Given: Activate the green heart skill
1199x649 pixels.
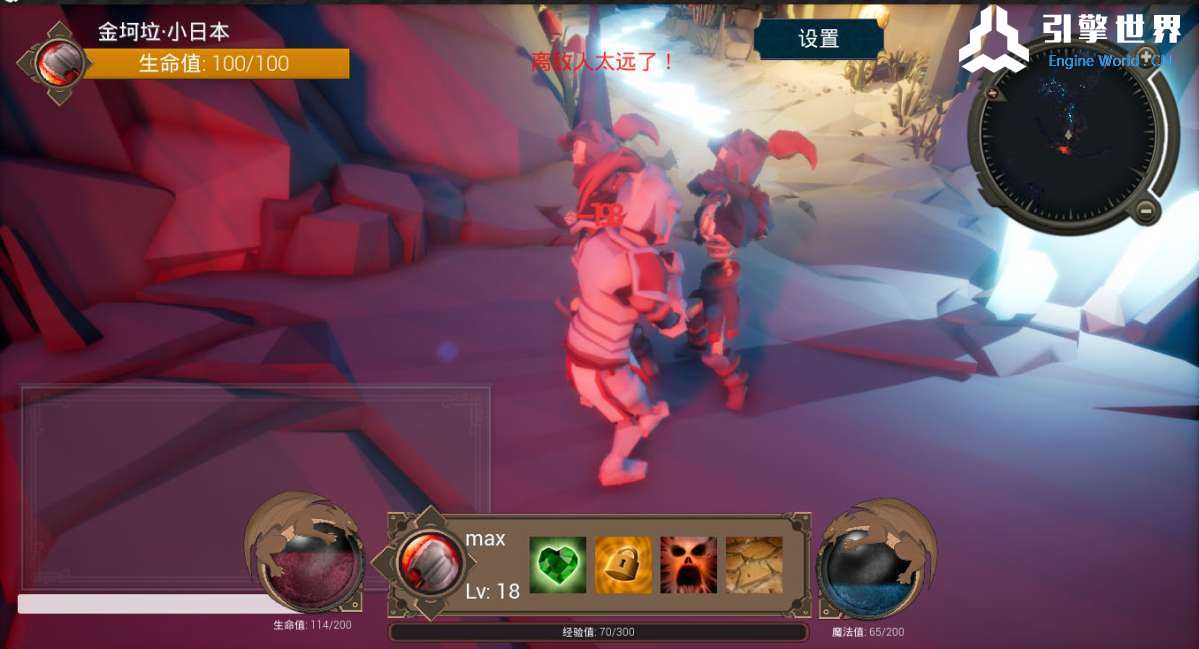Looking at the screenshot, I should tap(557, 565).
